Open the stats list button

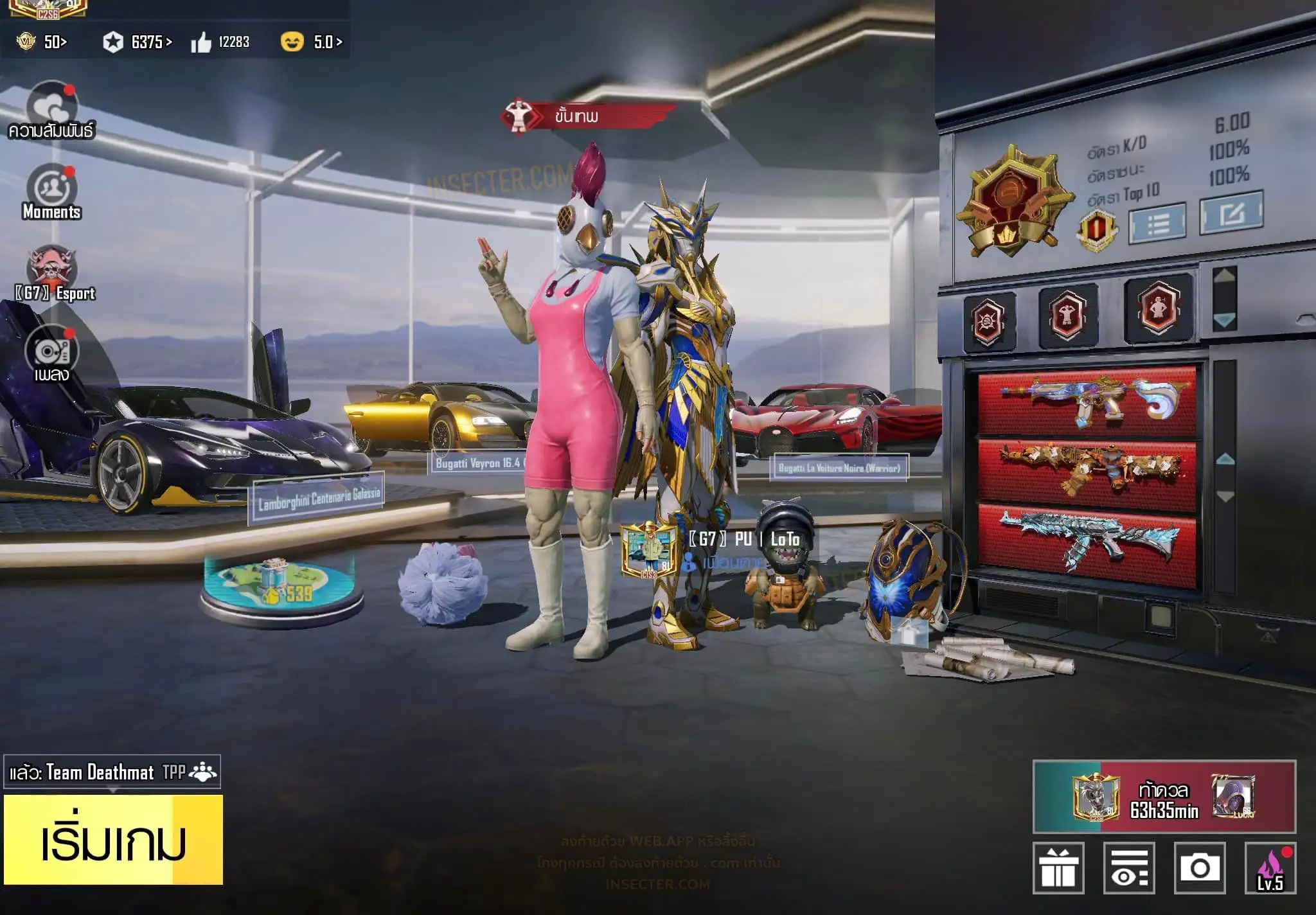[1157, 223]
